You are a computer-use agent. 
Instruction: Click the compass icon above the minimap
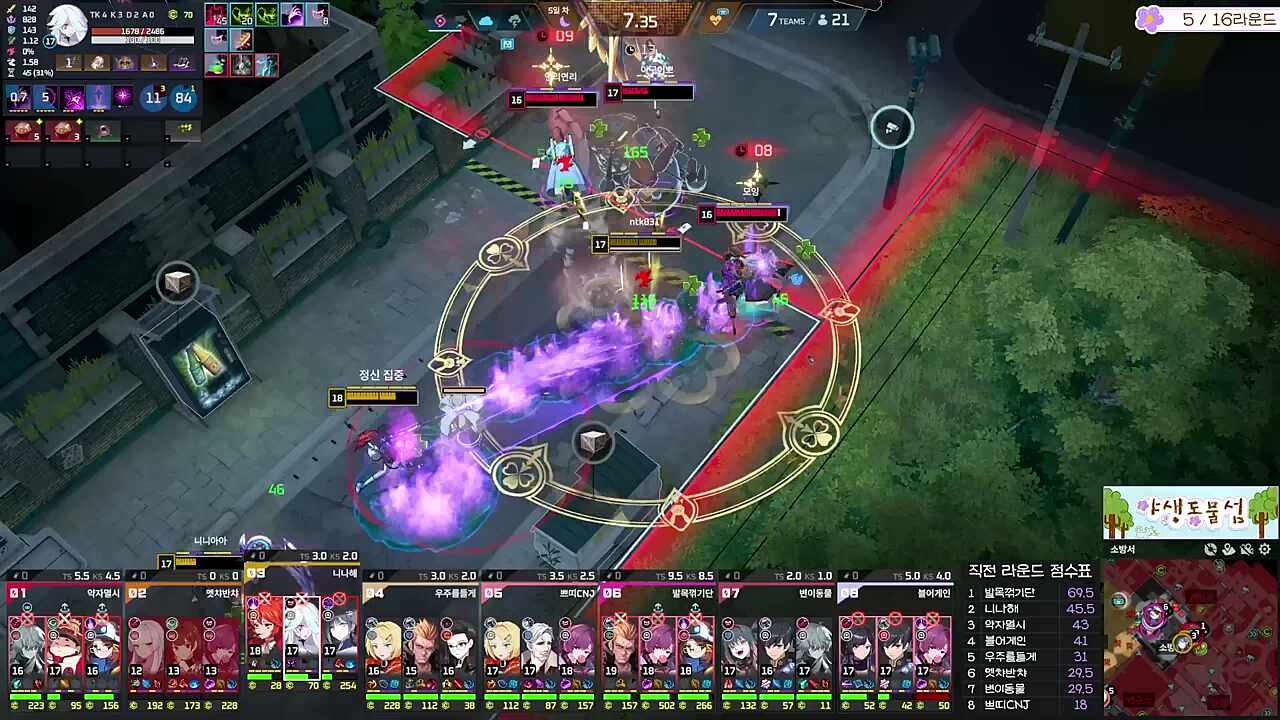pyautogui.click(x=1210, y=549)
